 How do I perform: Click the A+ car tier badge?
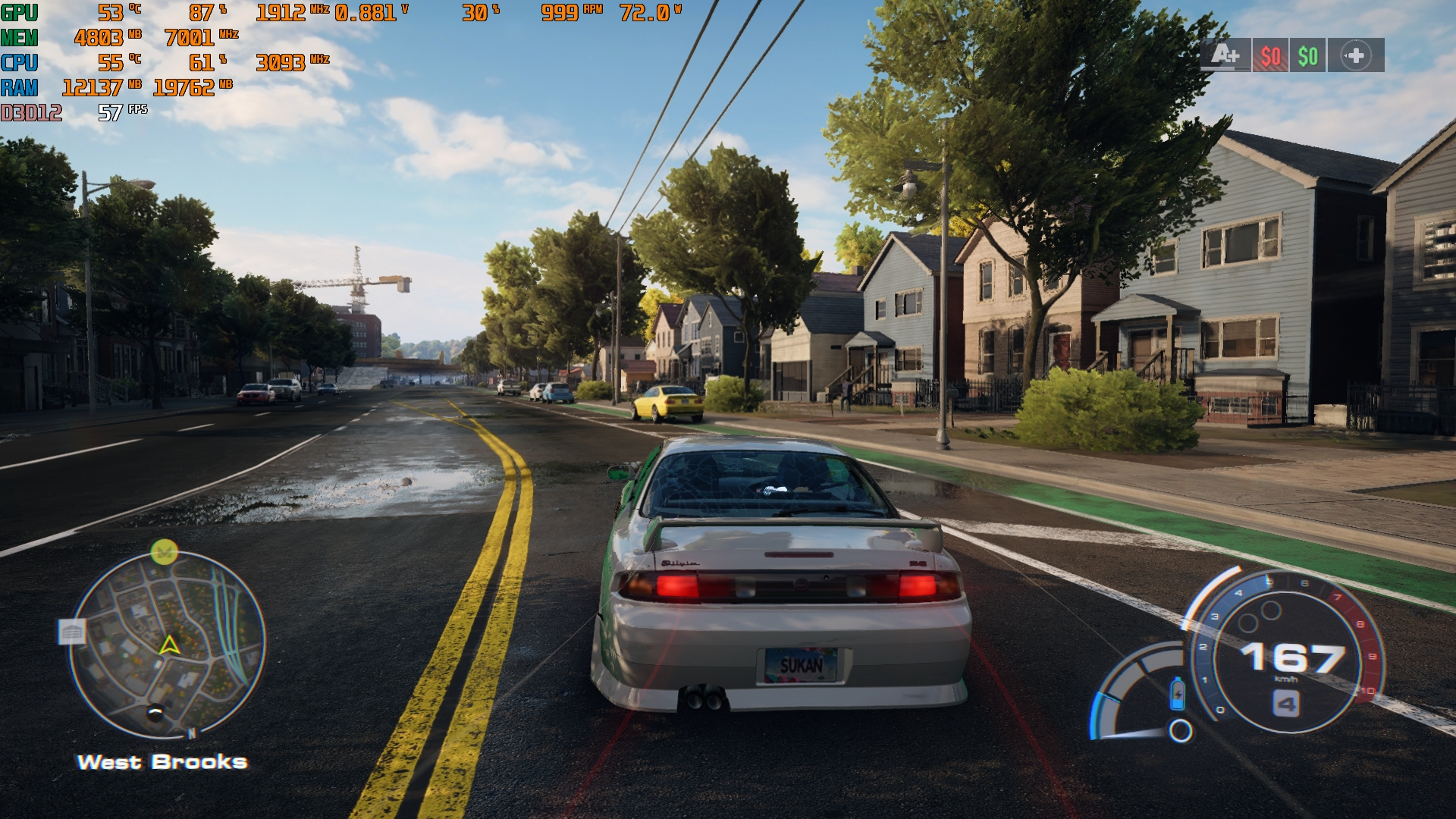pyautogui.click(x=1225, y=55)
